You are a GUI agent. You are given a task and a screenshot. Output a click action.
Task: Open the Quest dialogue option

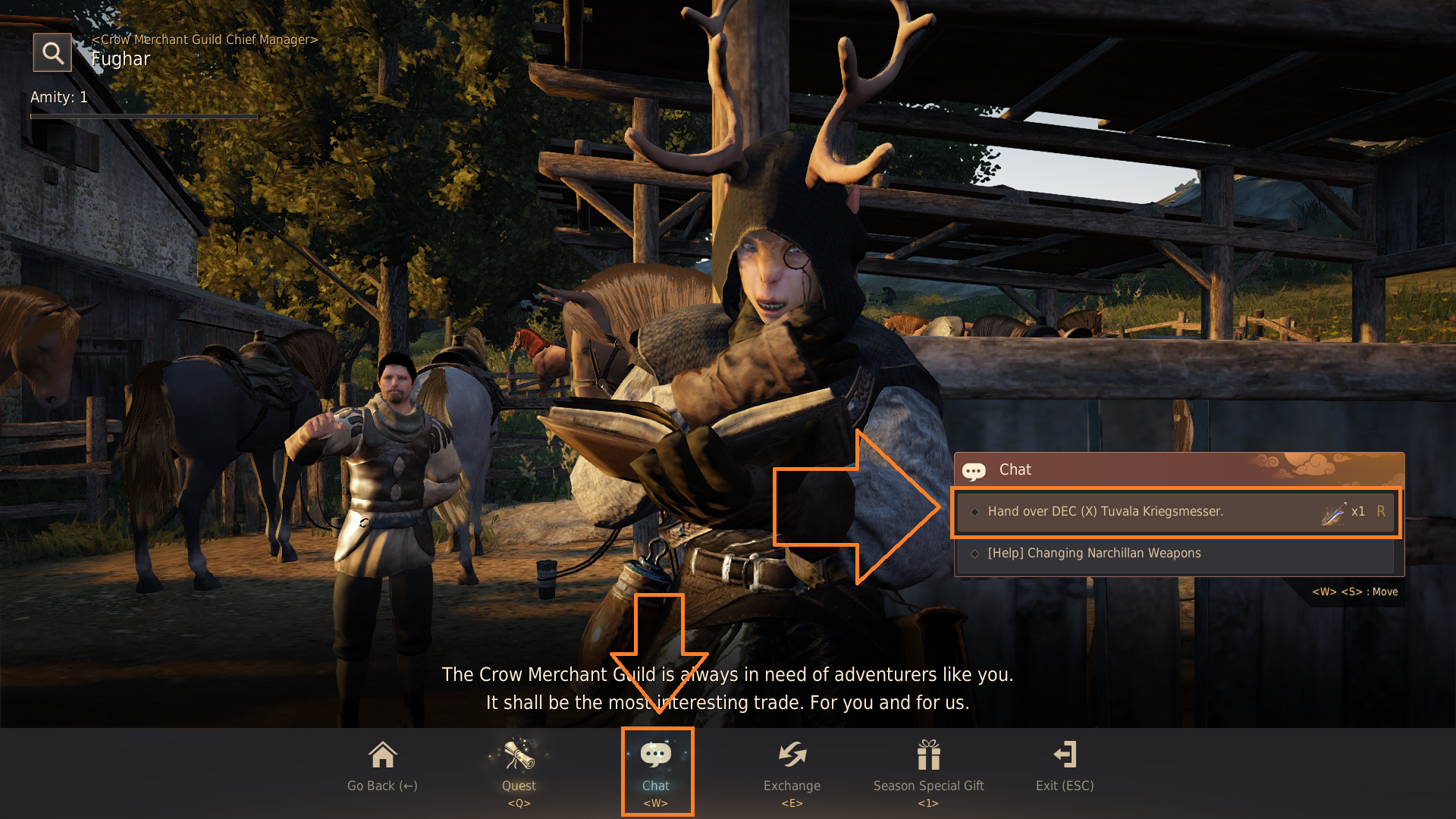pos(519,767)
